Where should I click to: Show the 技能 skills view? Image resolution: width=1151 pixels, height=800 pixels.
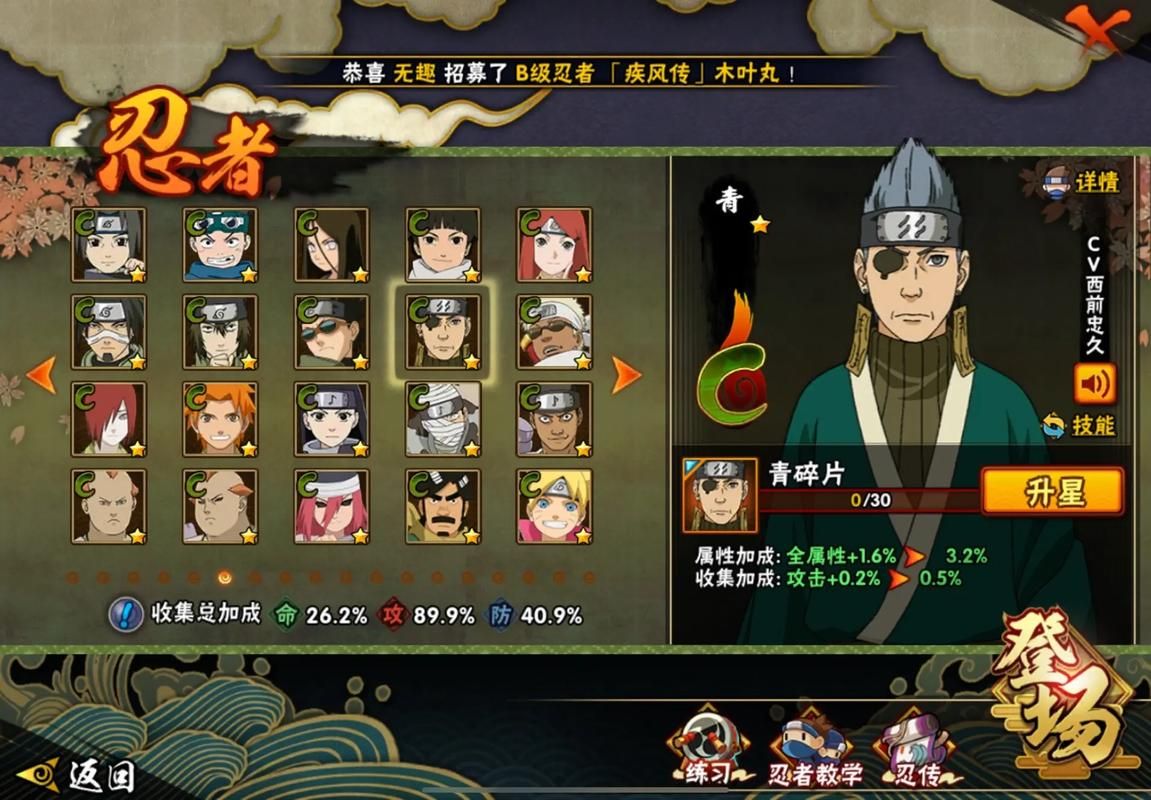[1079, 425]
